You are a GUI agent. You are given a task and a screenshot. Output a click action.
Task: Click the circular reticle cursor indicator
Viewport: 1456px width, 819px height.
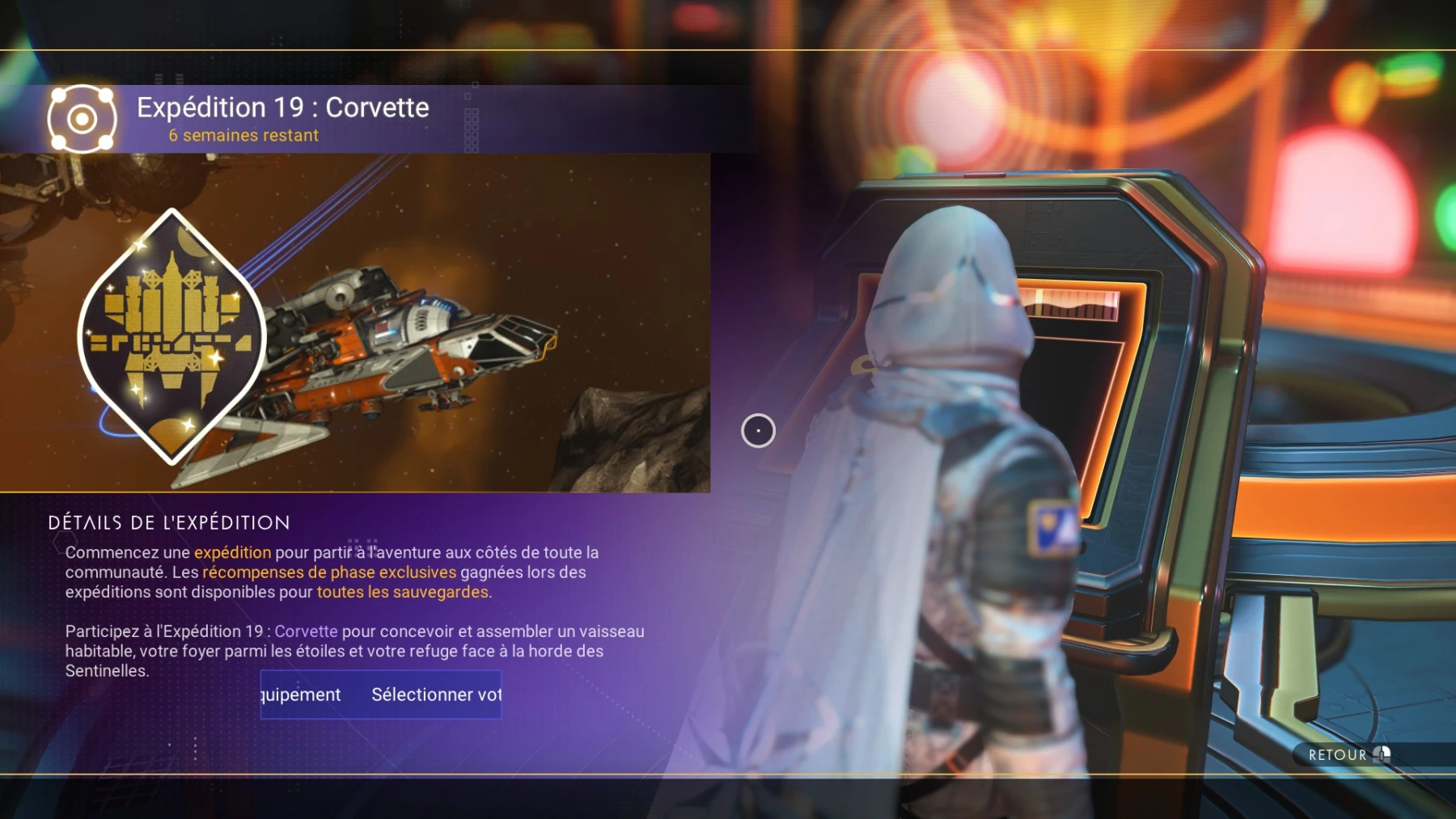click(758, 431)
